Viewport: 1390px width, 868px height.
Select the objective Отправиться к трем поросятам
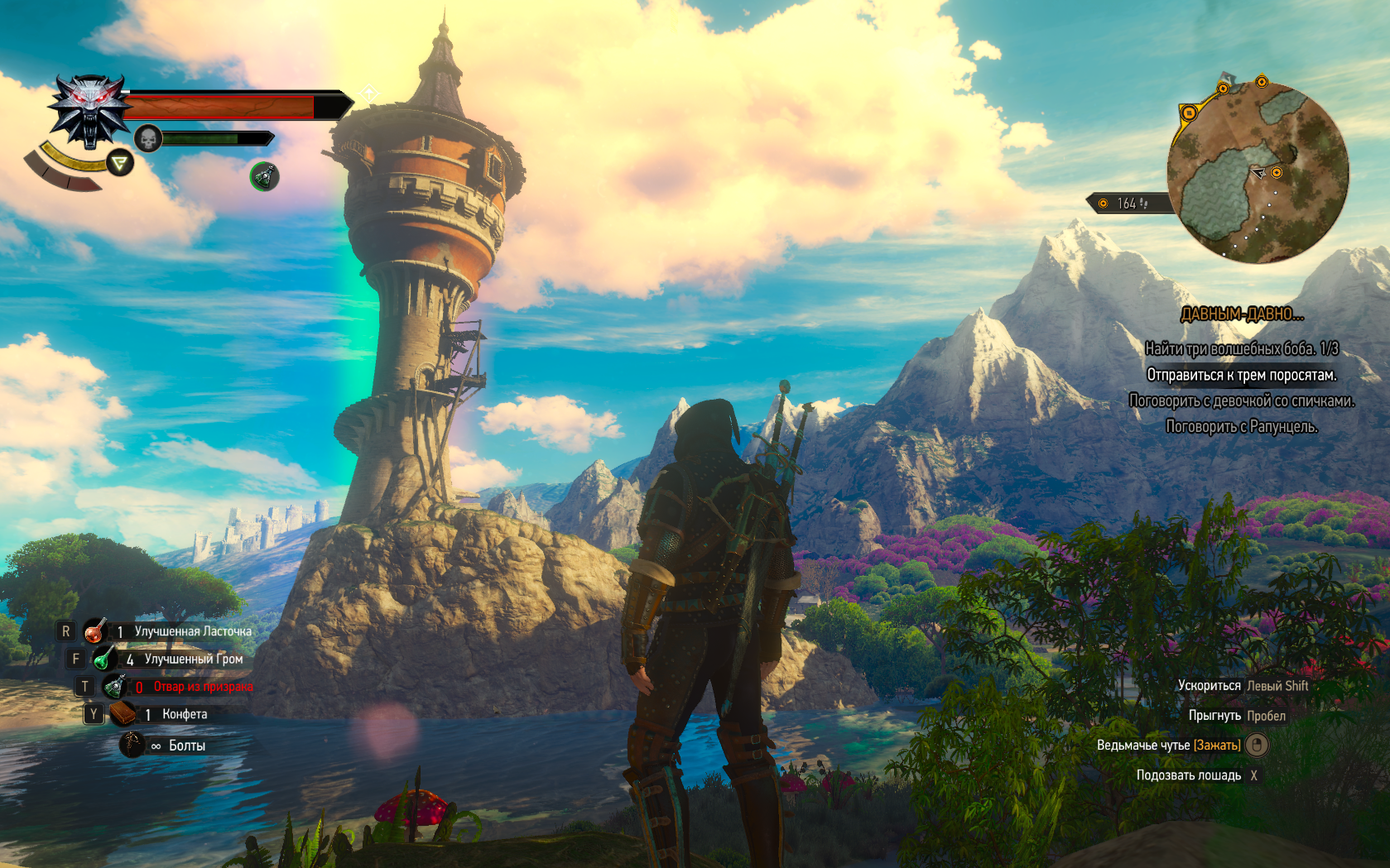(x=1241, y=375)
